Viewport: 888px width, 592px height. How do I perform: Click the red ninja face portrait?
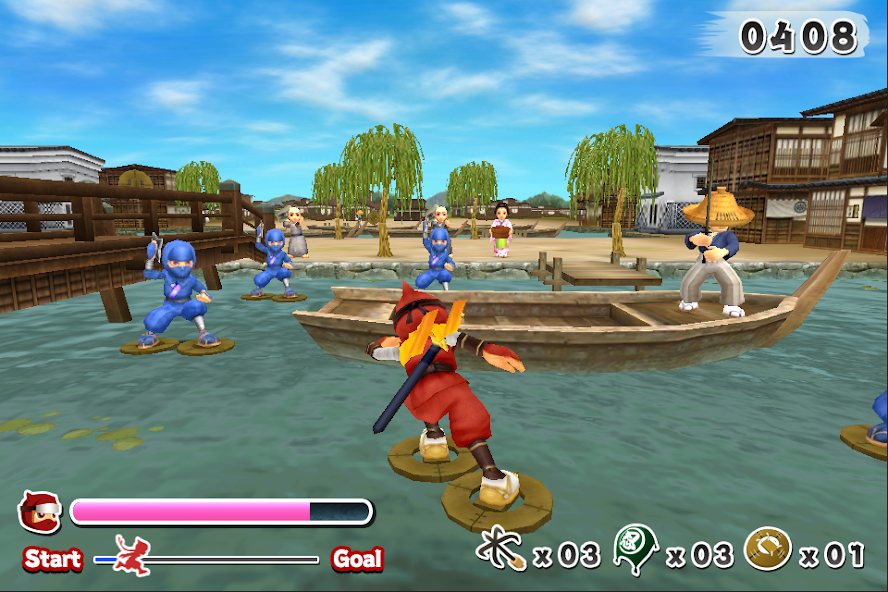pyautogui.click(x=40, y=512)
